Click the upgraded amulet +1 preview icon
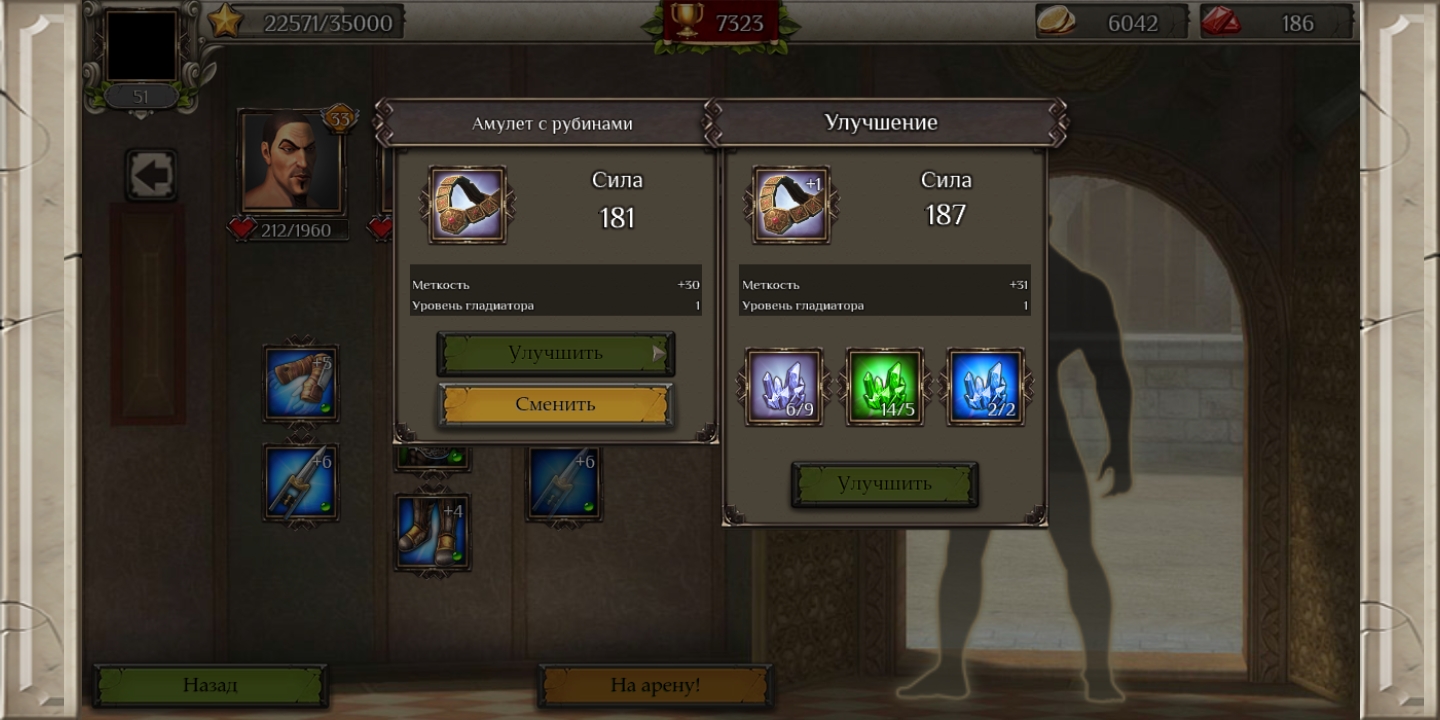The height and width of the screenshot is (720, 1440). (790, 205)
